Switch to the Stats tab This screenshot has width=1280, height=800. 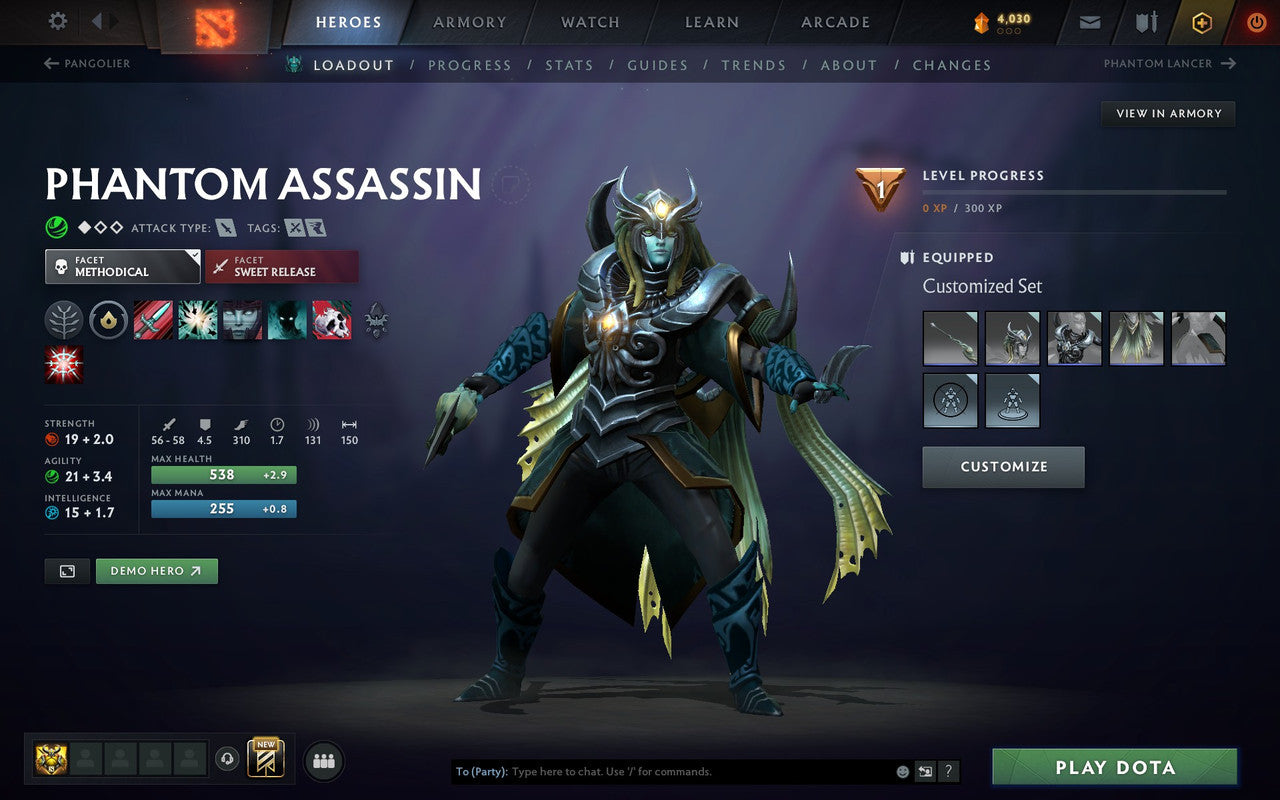coord(569,64)
